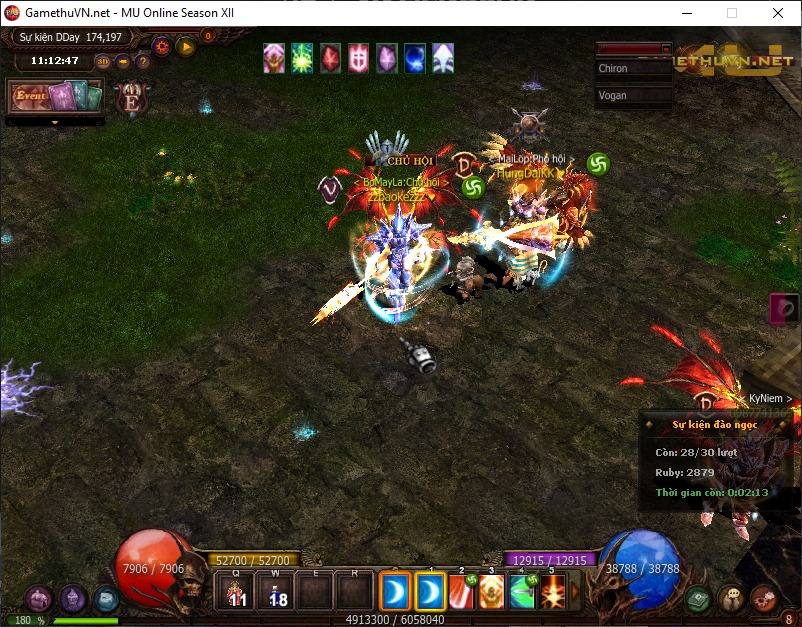Use the W slot mana potion
The height and width of the screenshot is (627, 802).
click(x=277, y=592)
